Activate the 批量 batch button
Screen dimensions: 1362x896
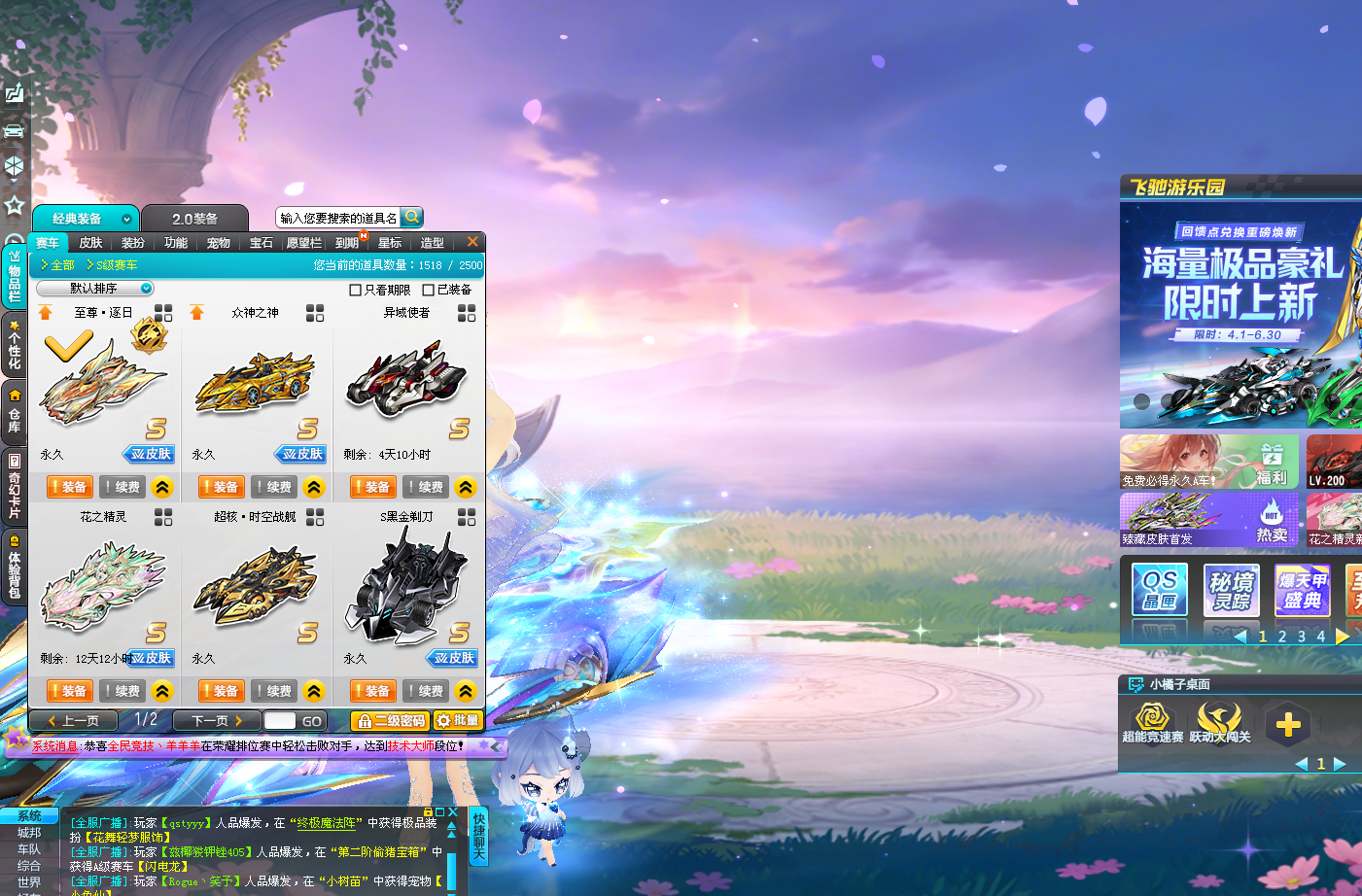coord(458,721)
